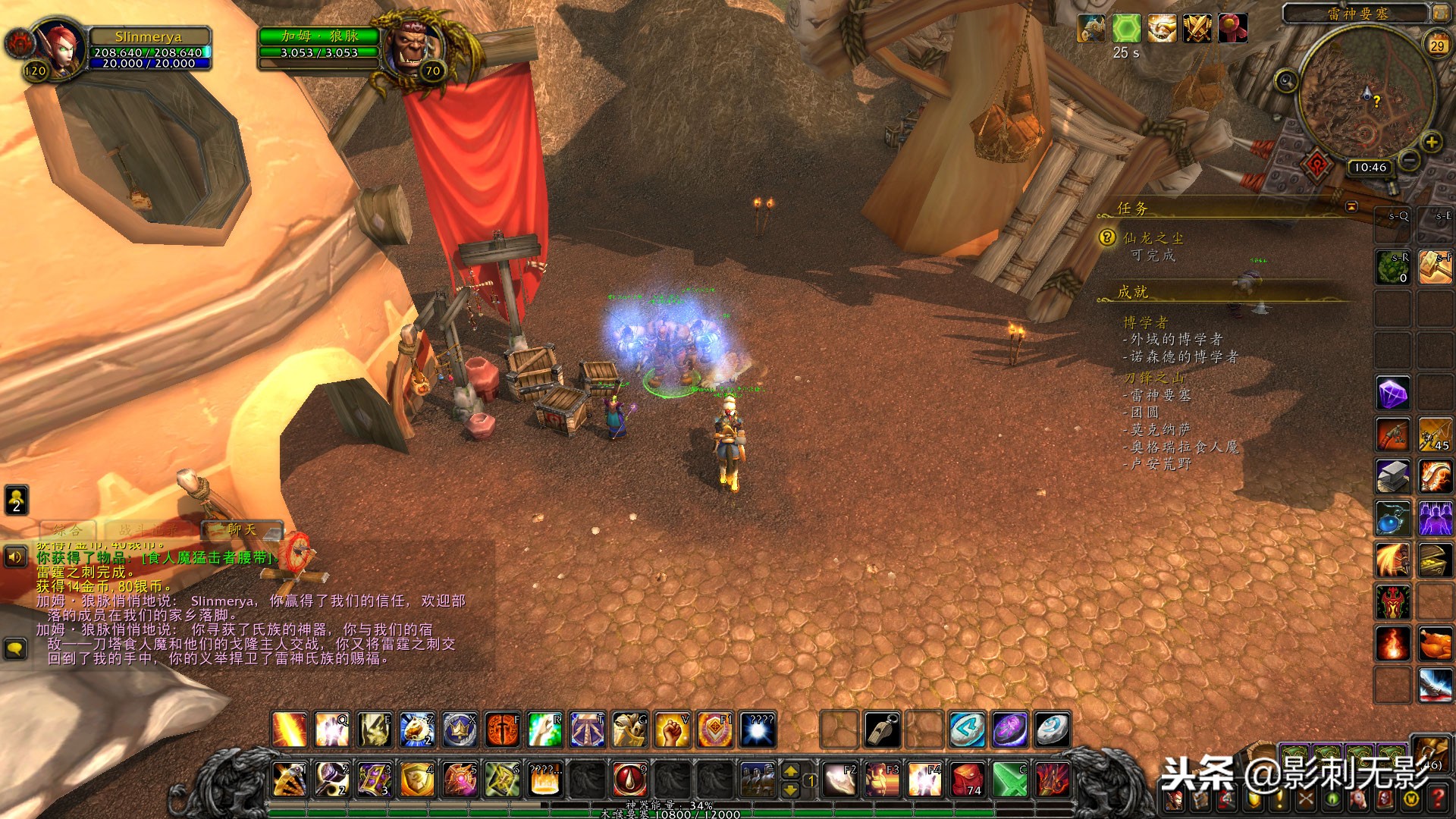Zoom in the minimap with plus button
Image resolution: width=1456 pixels, height=819 pixels.
point(1432,142)
